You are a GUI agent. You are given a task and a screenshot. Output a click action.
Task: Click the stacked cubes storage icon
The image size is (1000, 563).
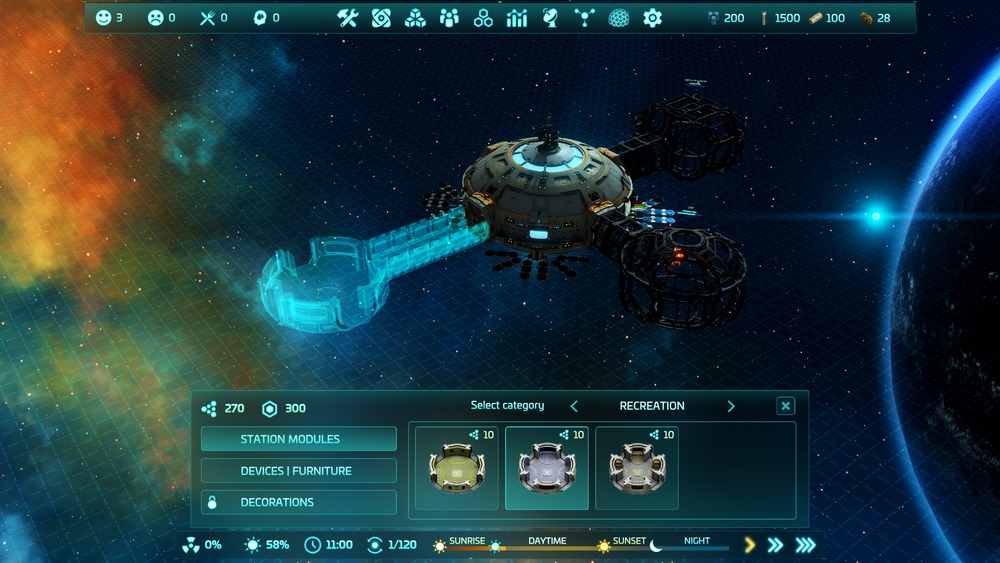(415, 18)
